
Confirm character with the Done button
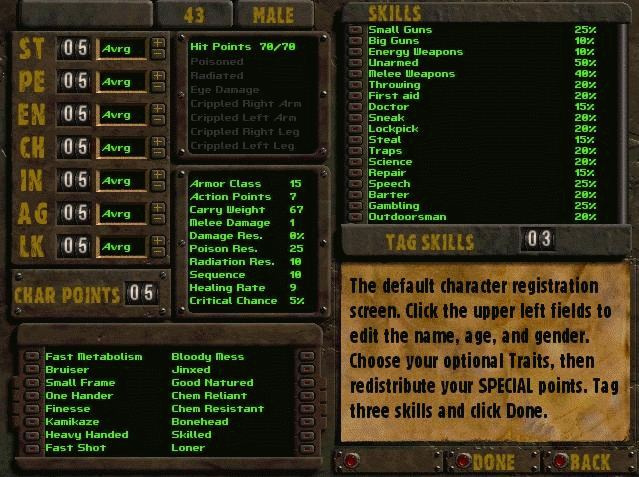[463, 462]
